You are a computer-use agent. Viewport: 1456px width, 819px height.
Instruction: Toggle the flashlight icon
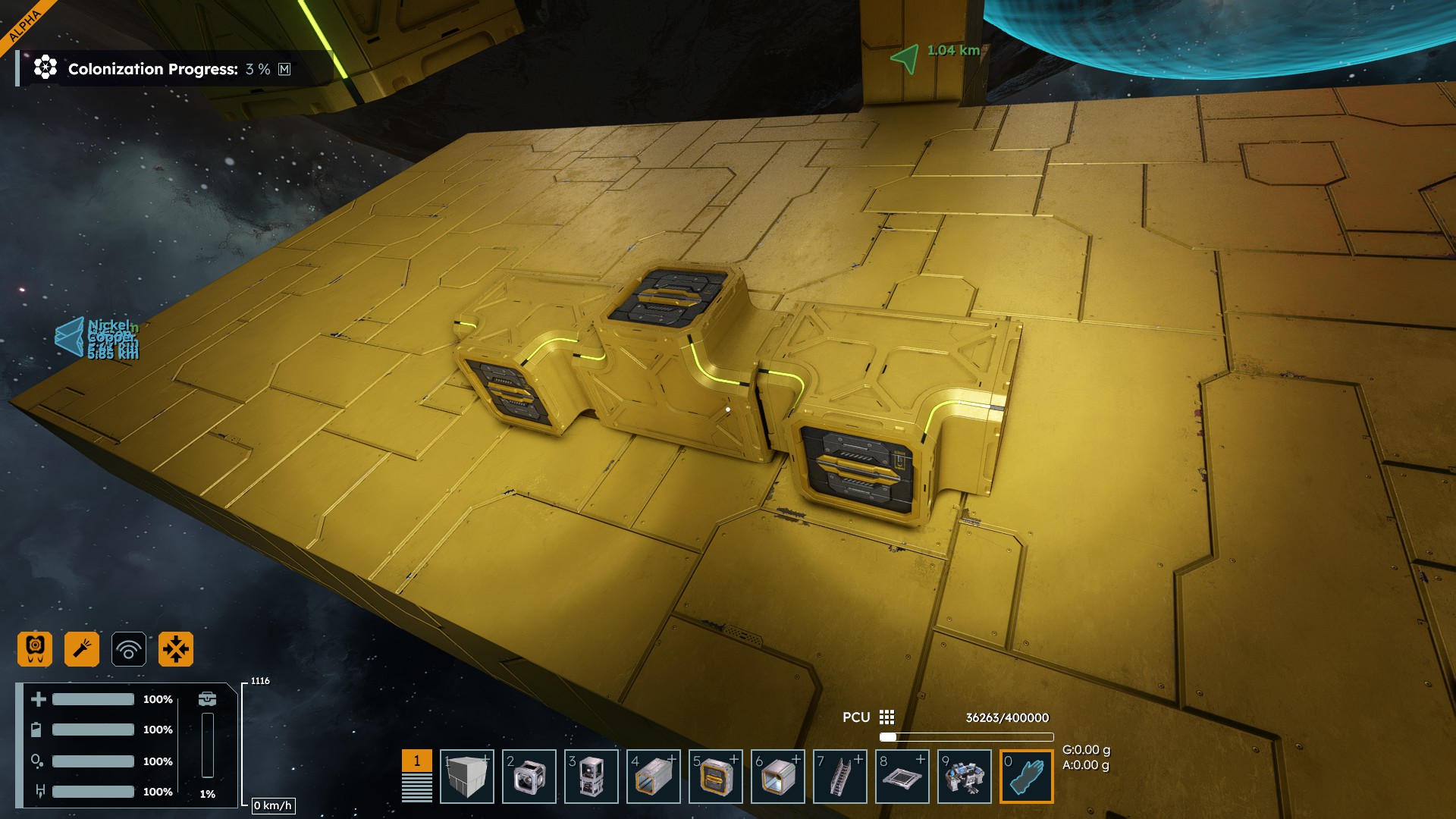pos(82,649)
